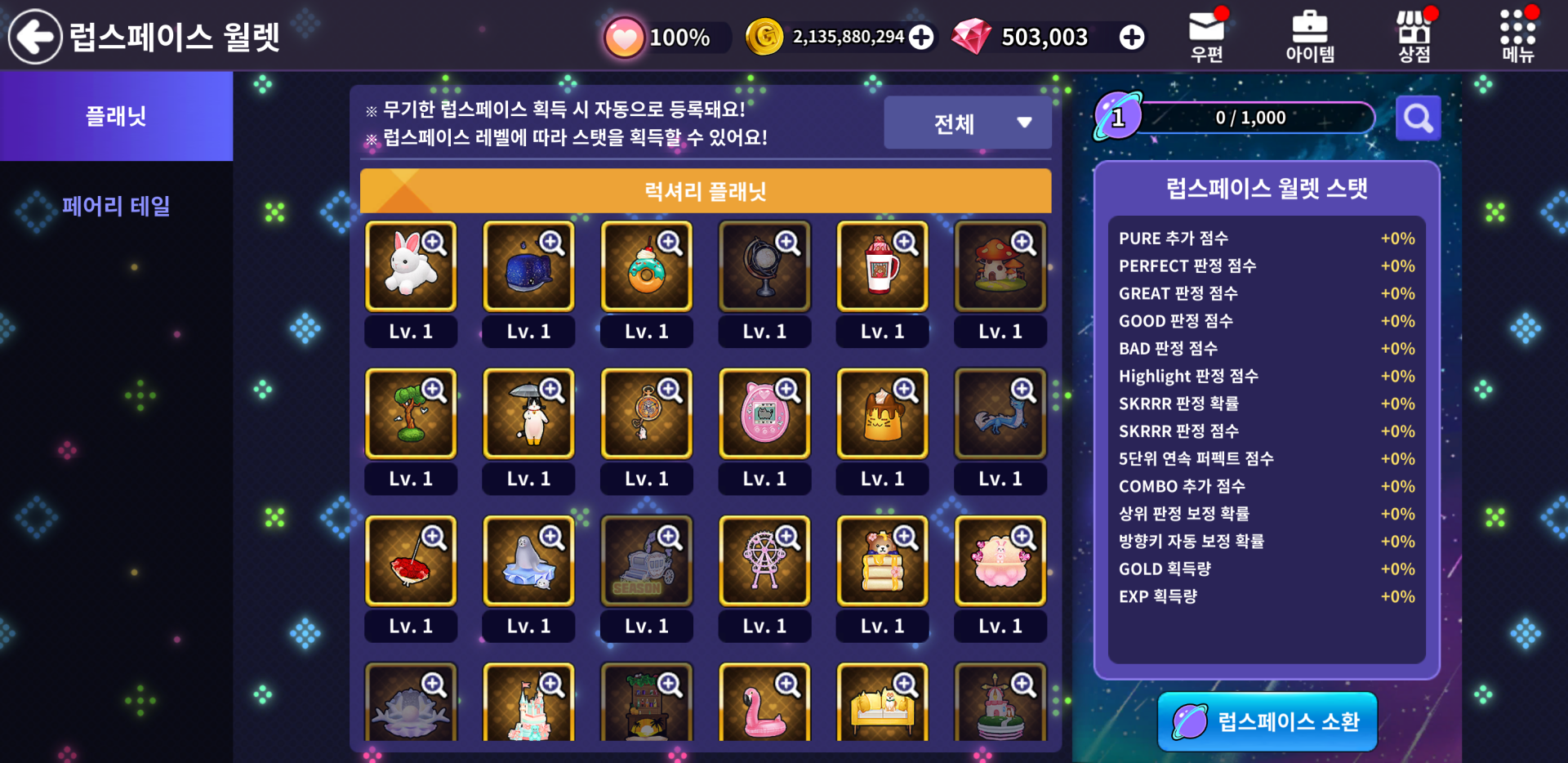Select the seal on ice slot
This screenshot has height=763, width=1568.
(x=528, y=560)
